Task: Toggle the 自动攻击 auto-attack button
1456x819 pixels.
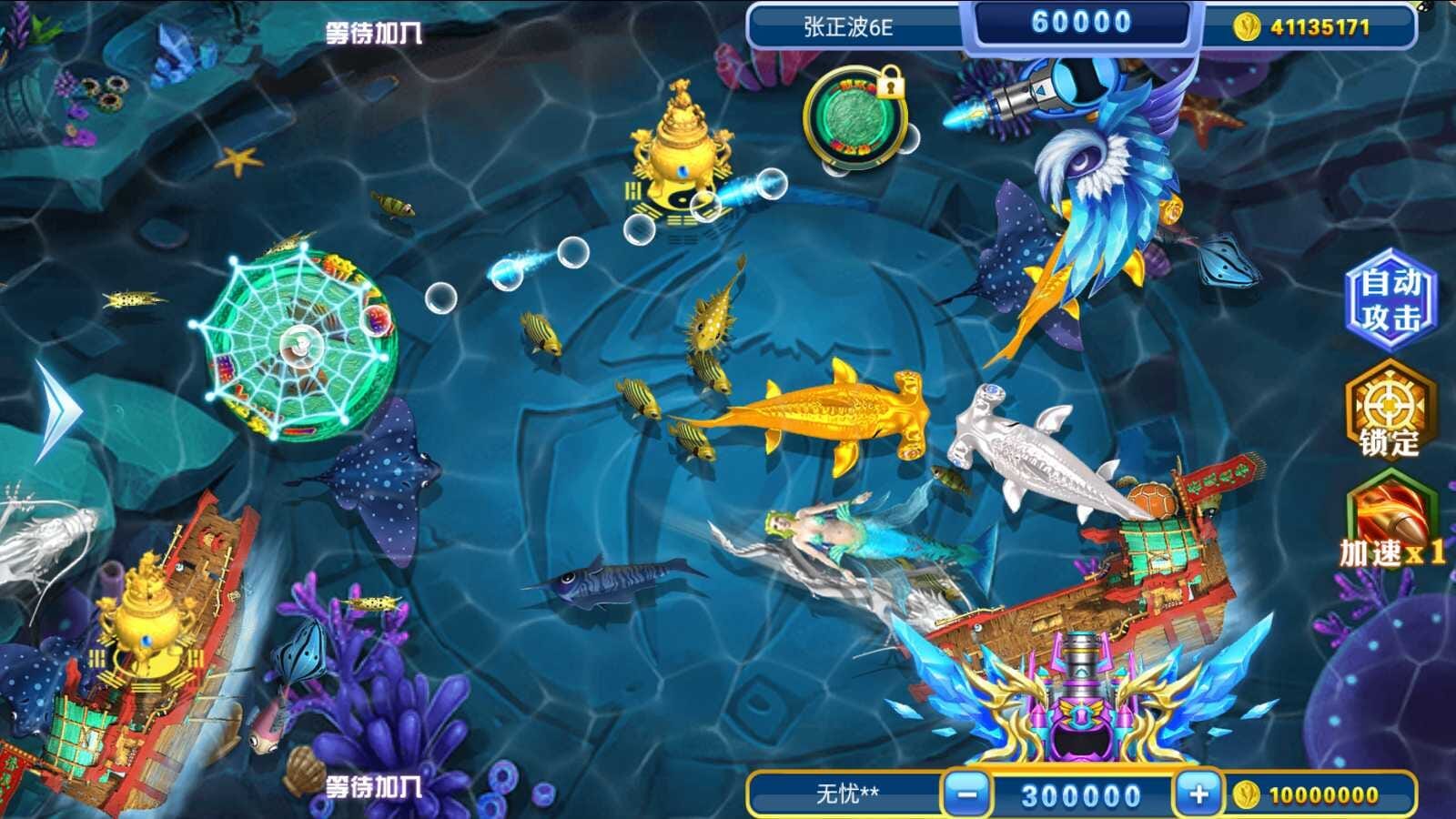Action: [x=1390, y=300]
